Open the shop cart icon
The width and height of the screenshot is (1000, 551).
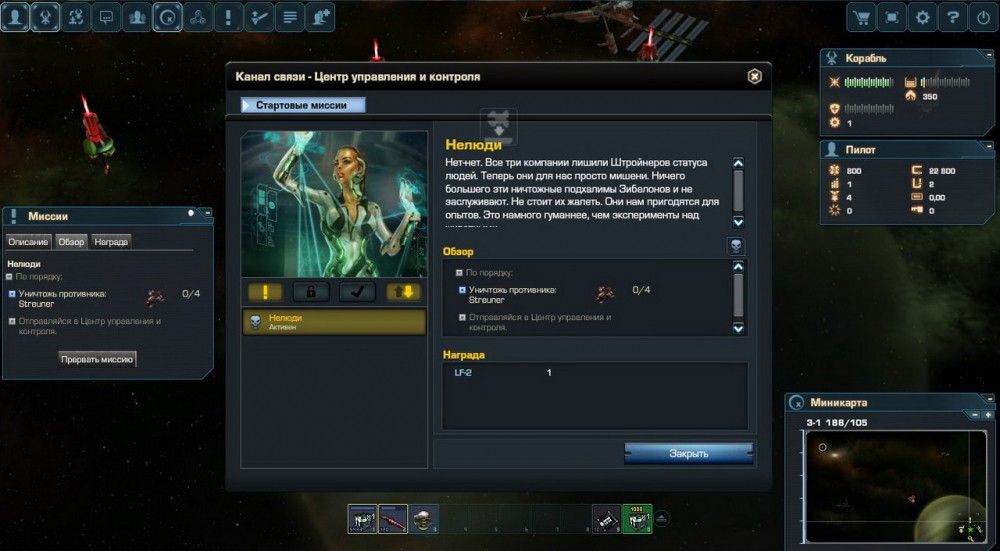pos(860,17)
